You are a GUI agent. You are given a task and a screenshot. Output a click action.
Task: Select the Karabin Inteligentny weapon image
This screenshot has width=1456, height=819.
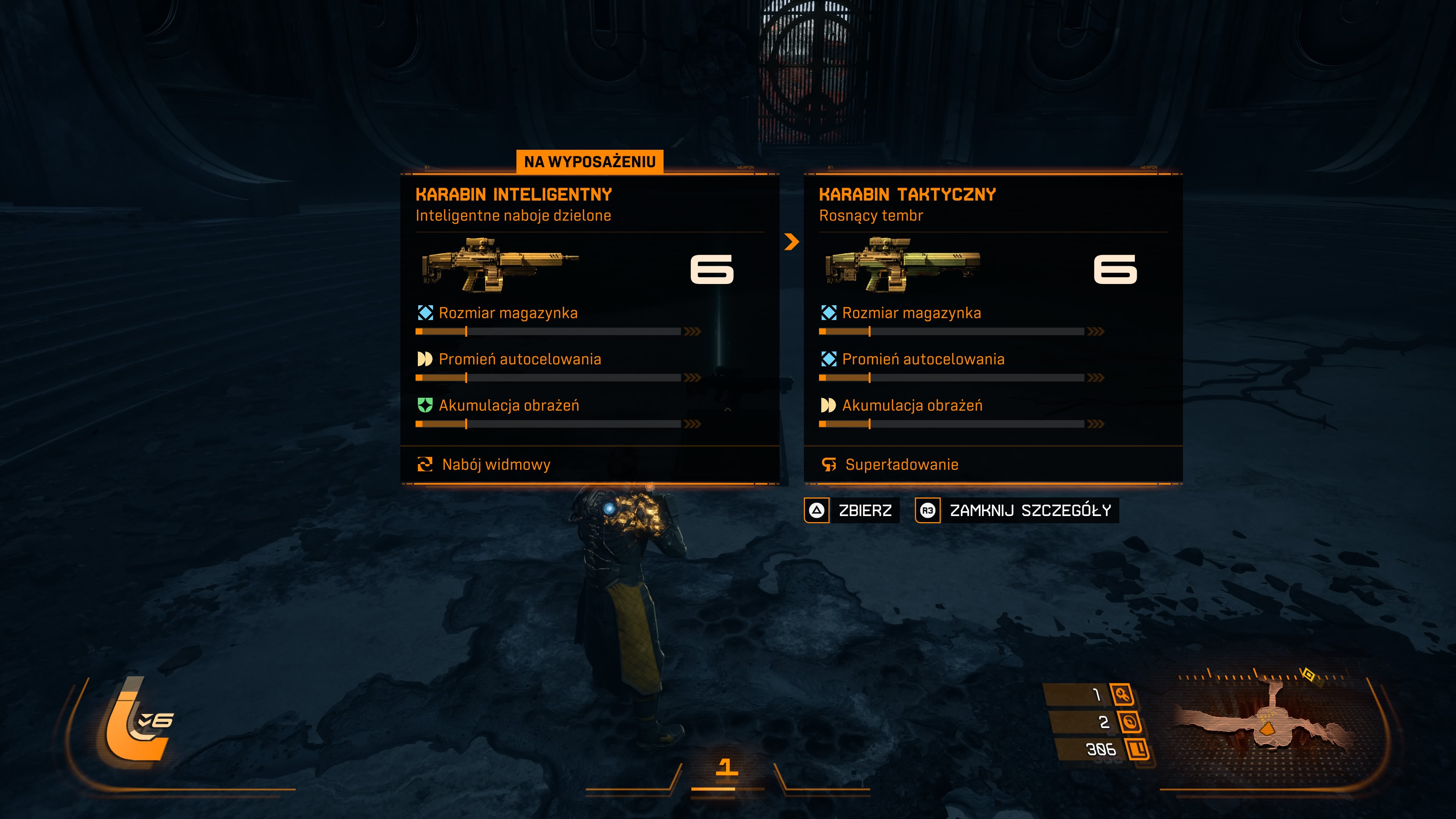[500, 265]
